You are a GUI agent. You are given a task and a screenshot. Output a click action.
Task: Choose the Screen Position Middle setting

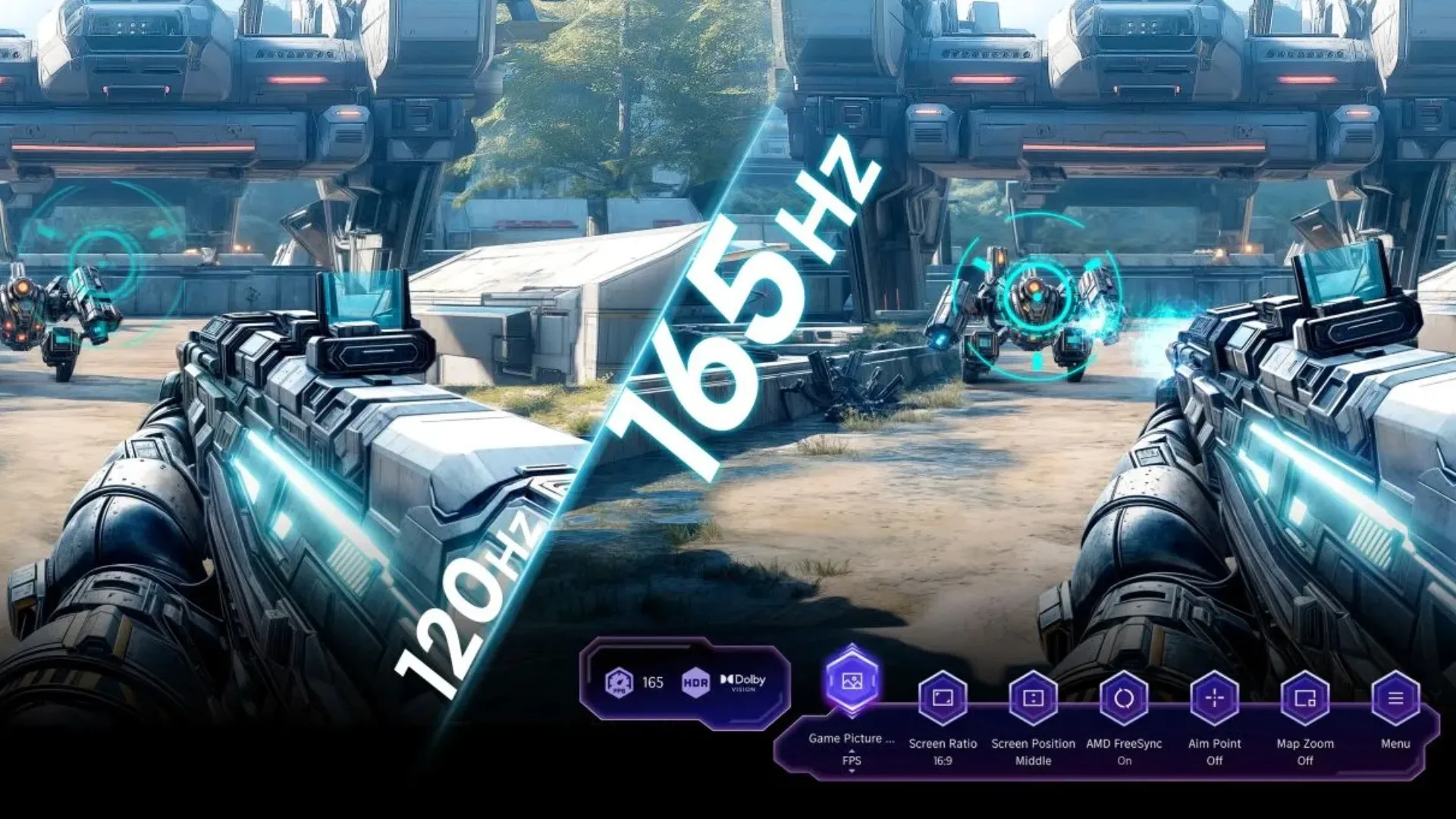click(x=1033, y=698)
